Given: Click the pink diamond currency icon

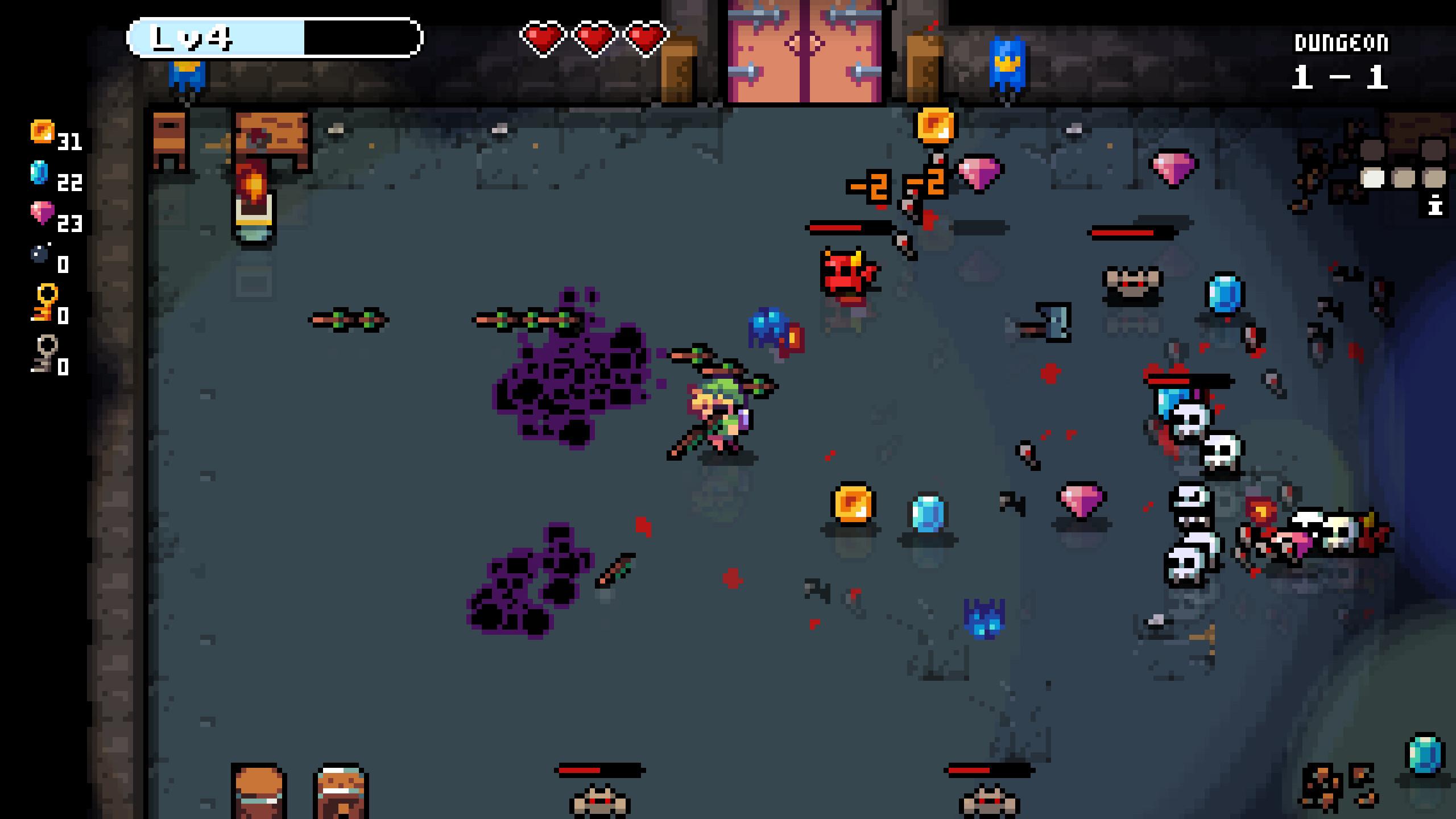Looking at the screenshot, I should [x=42, y=213].
